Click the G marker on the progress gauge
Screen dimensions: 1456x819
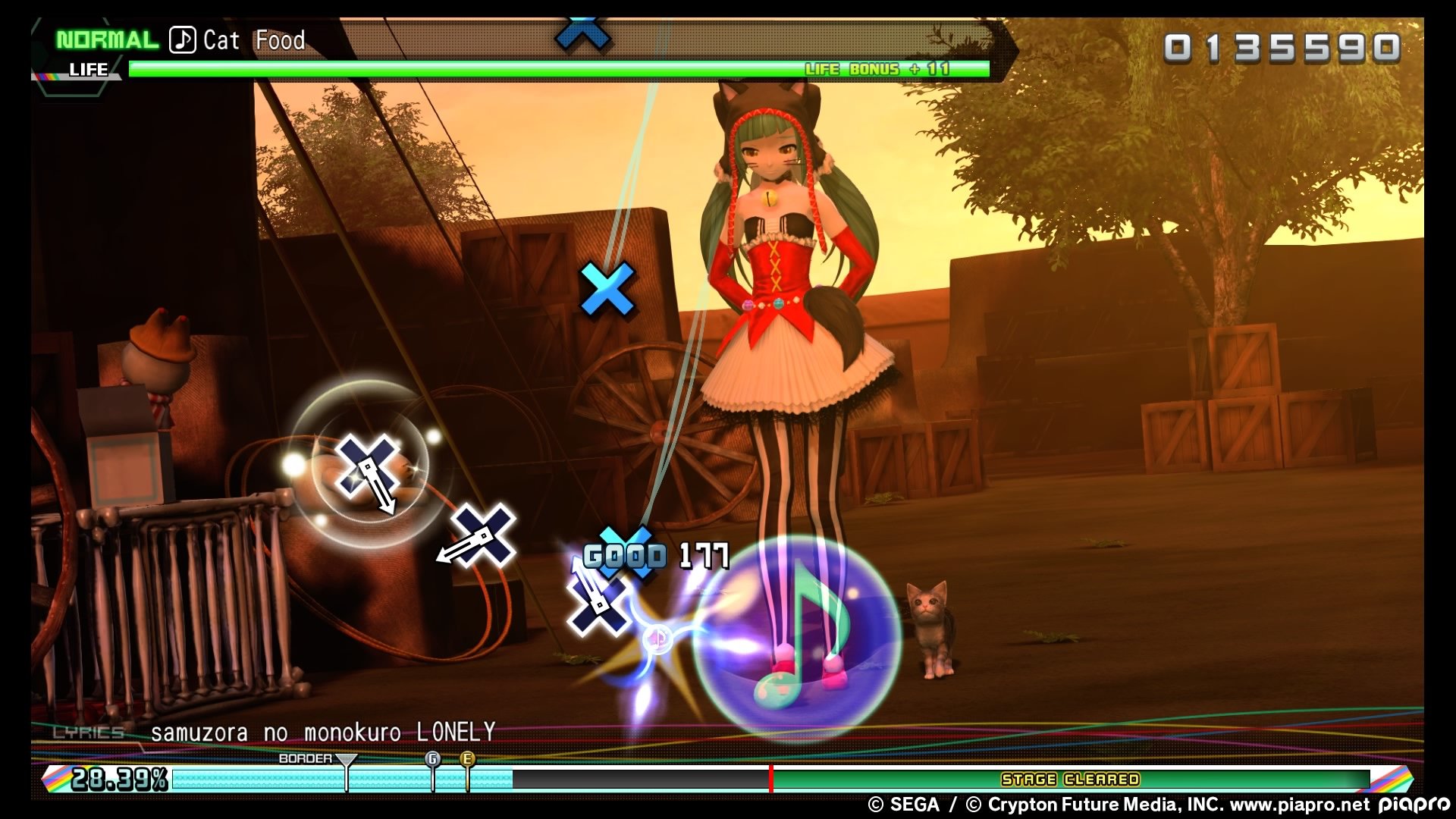coord(432,759)
